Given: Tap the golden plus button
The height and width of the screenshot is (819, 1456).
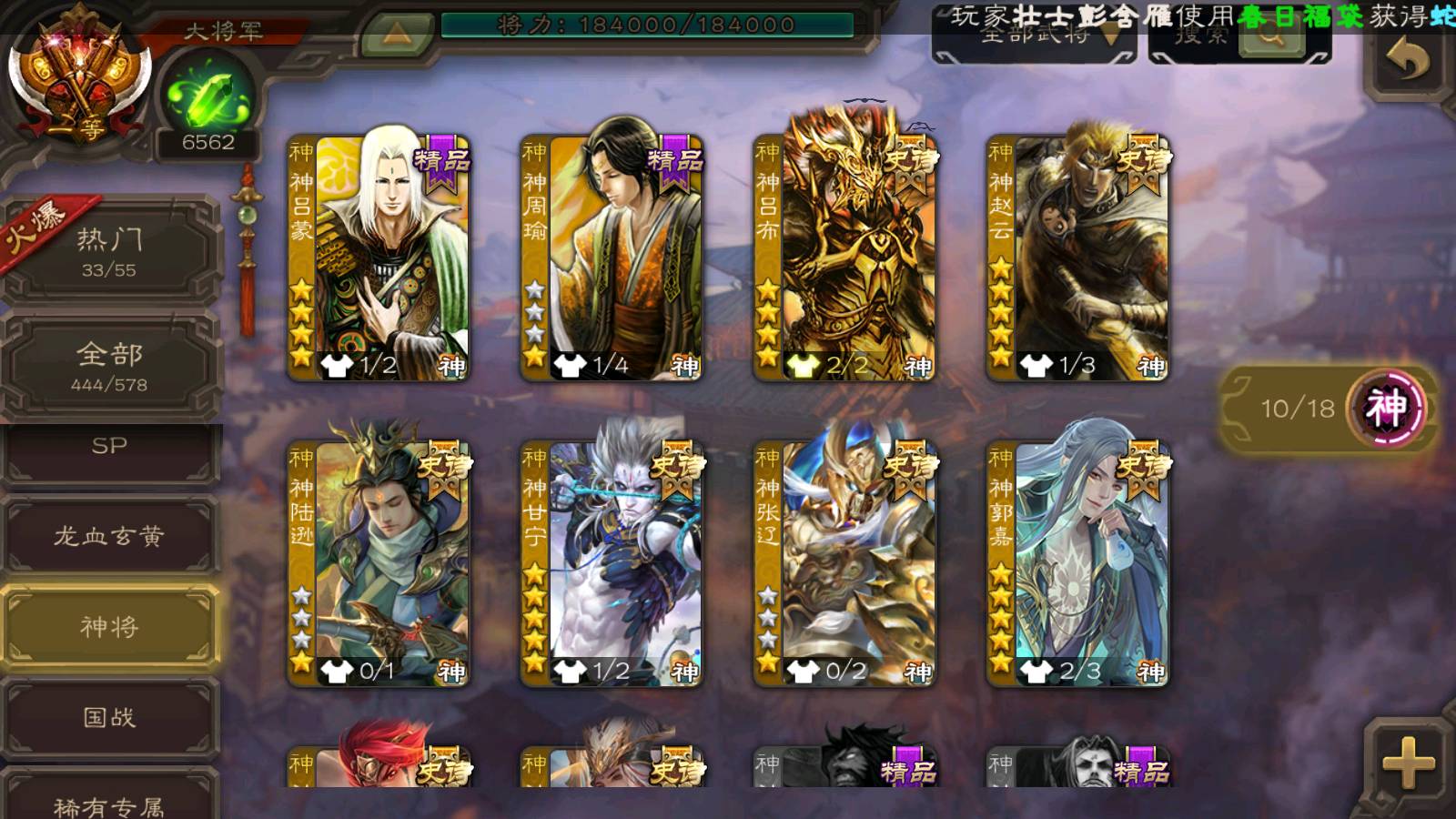Looking at the screenshot, I should coord(1407,761).
